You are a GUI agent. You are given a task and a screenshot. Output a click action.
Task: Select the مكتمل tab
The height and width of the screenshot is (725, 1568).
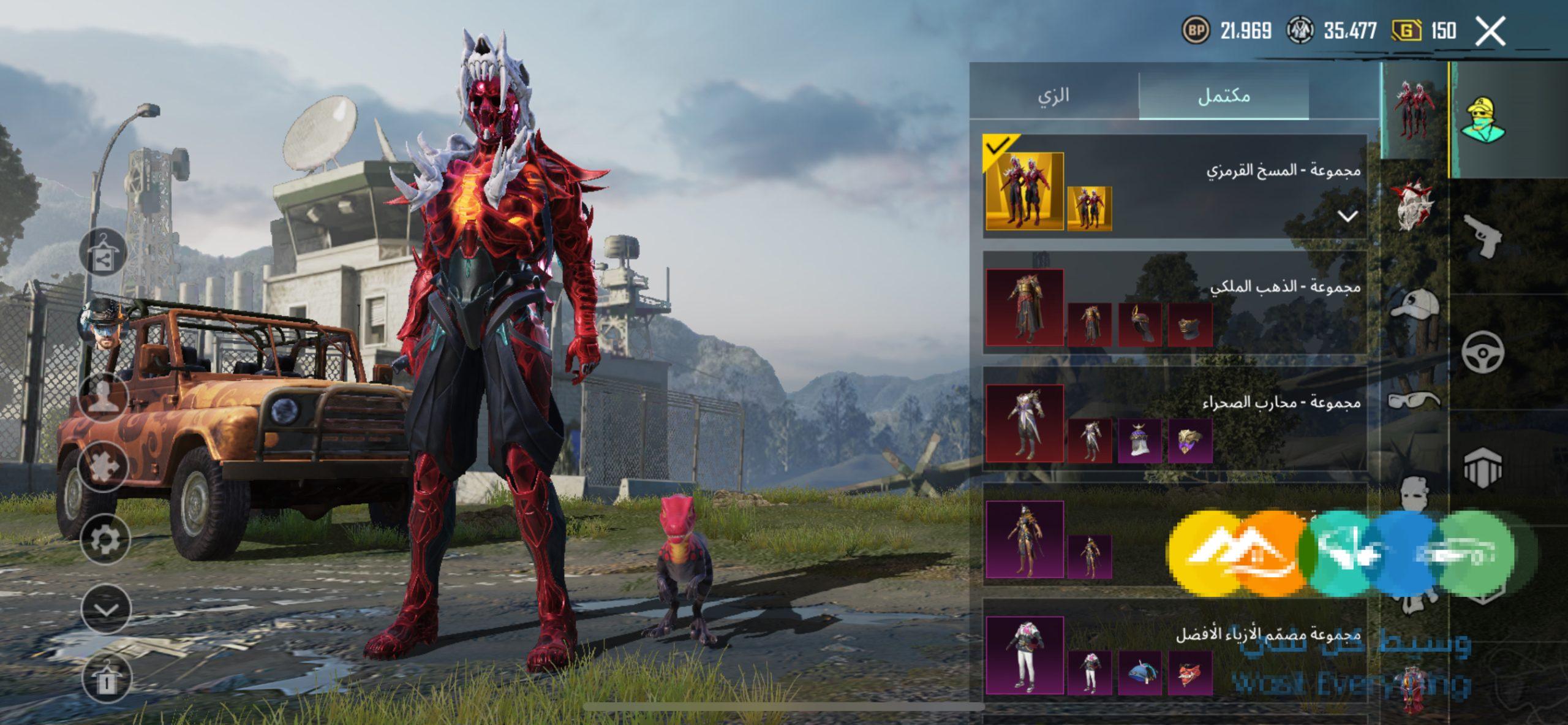click(x=1223, y=96)
